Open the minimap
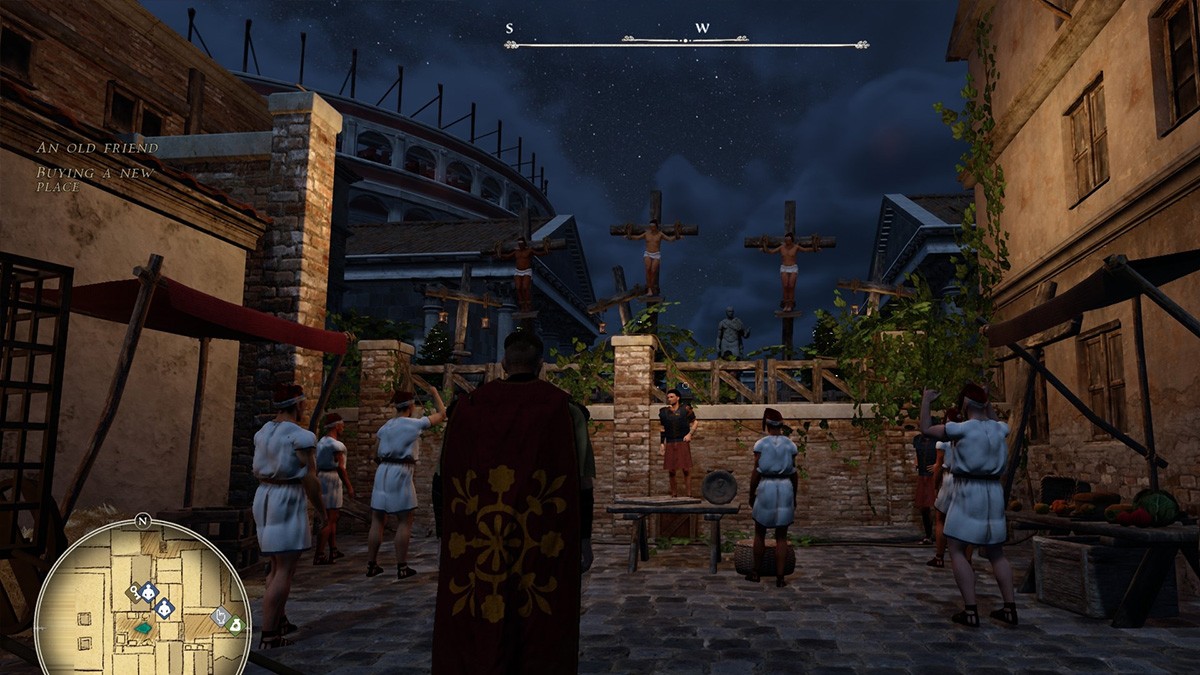The height and width of the screenshot is (675, 1200). [143, 598]
